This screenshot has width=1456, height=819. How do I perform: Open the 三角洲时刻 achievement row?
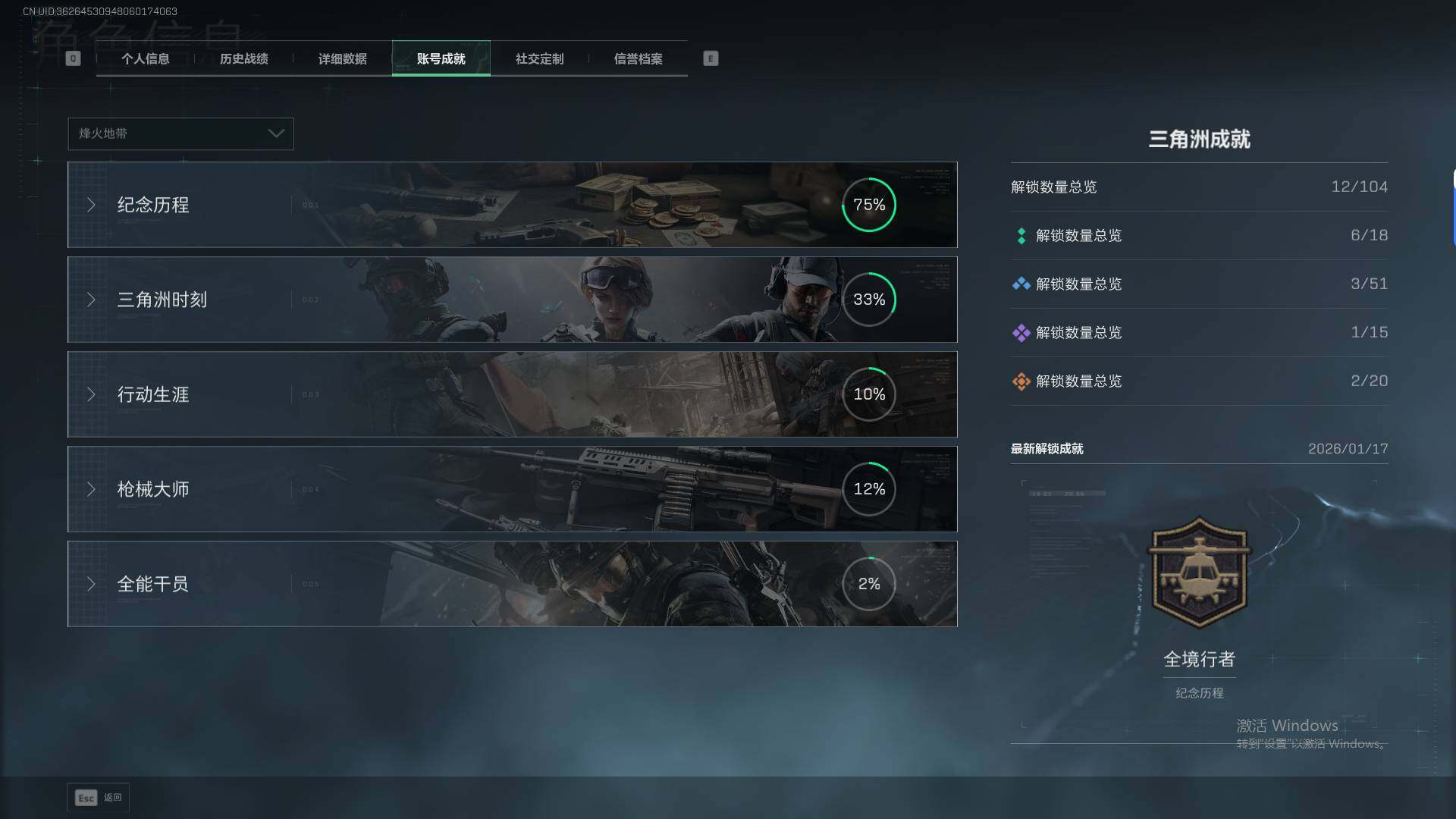click(x=512, y=300)
